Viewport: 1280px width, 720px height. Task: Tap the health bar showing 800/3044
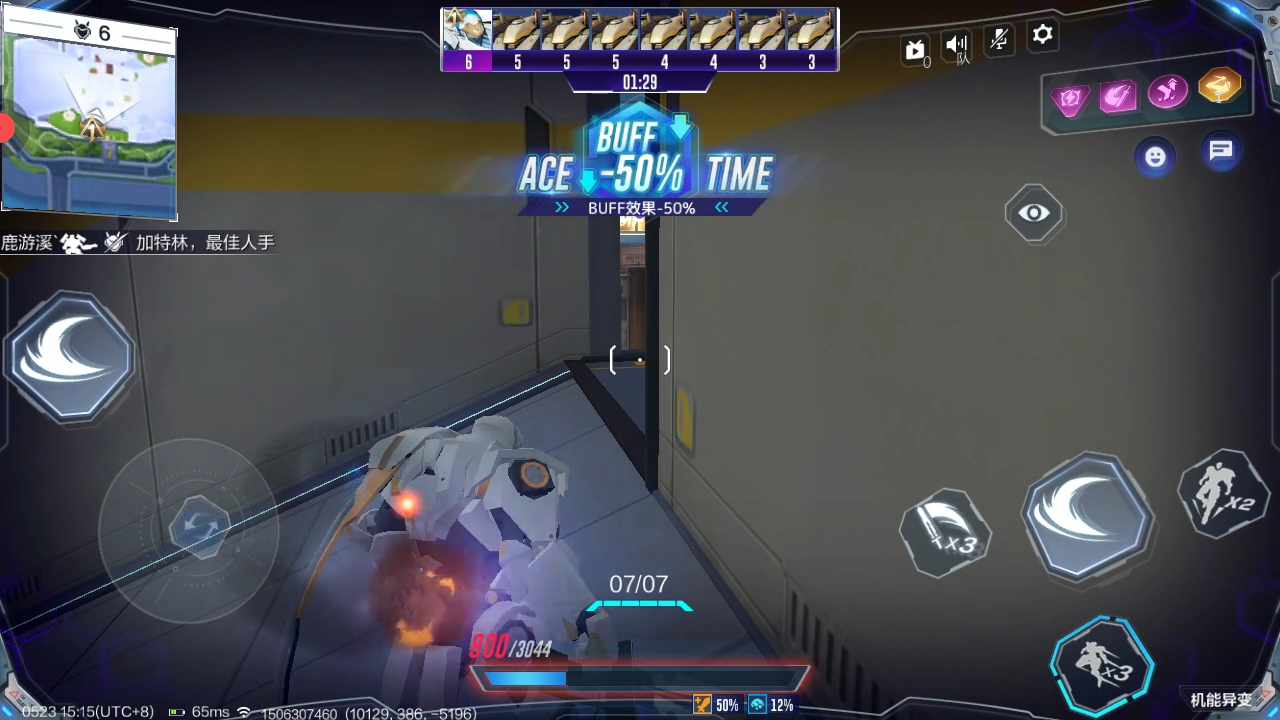[x=640, y=678]
